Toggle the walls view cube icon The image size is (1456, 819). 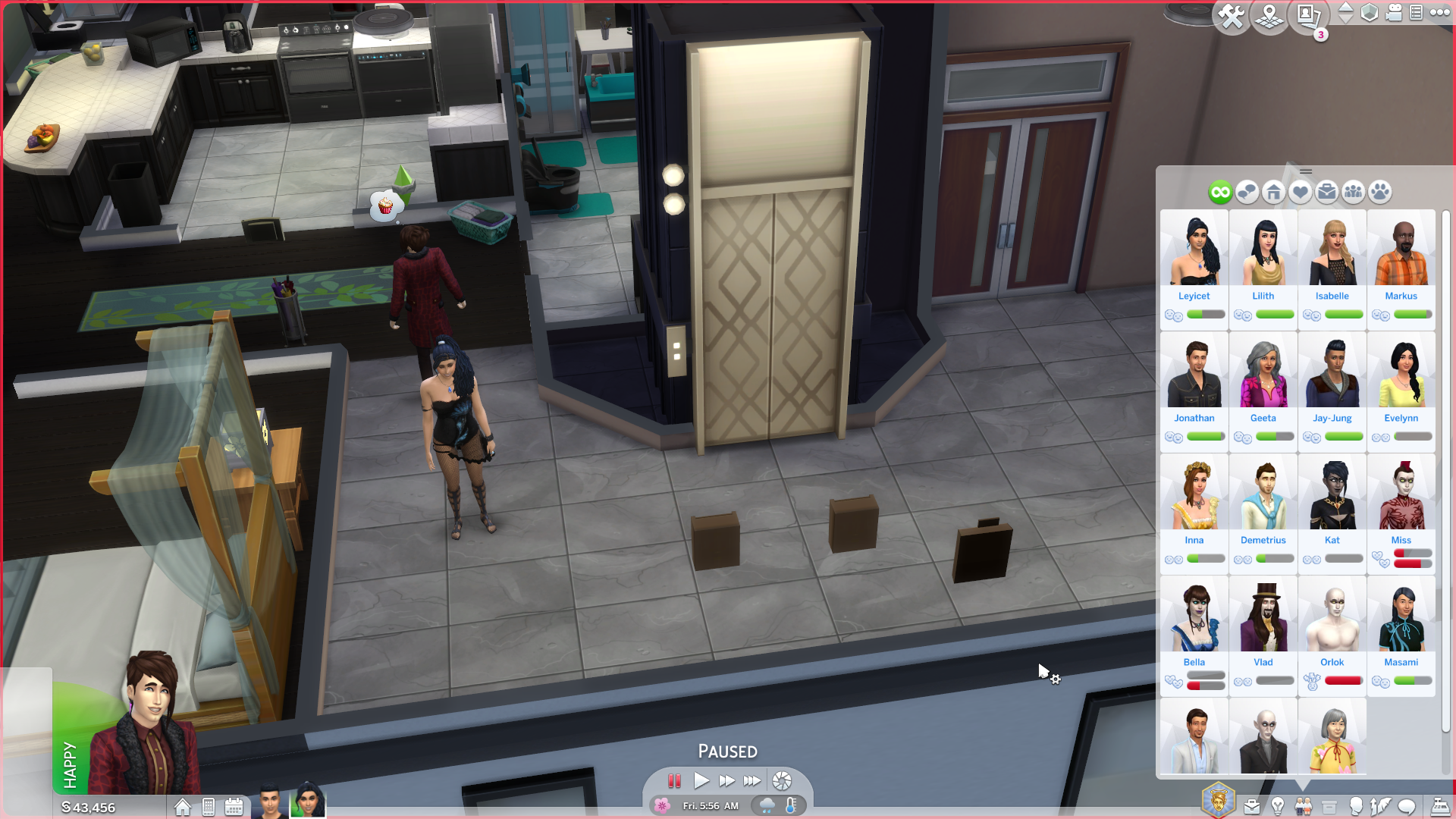point(1369,12)
